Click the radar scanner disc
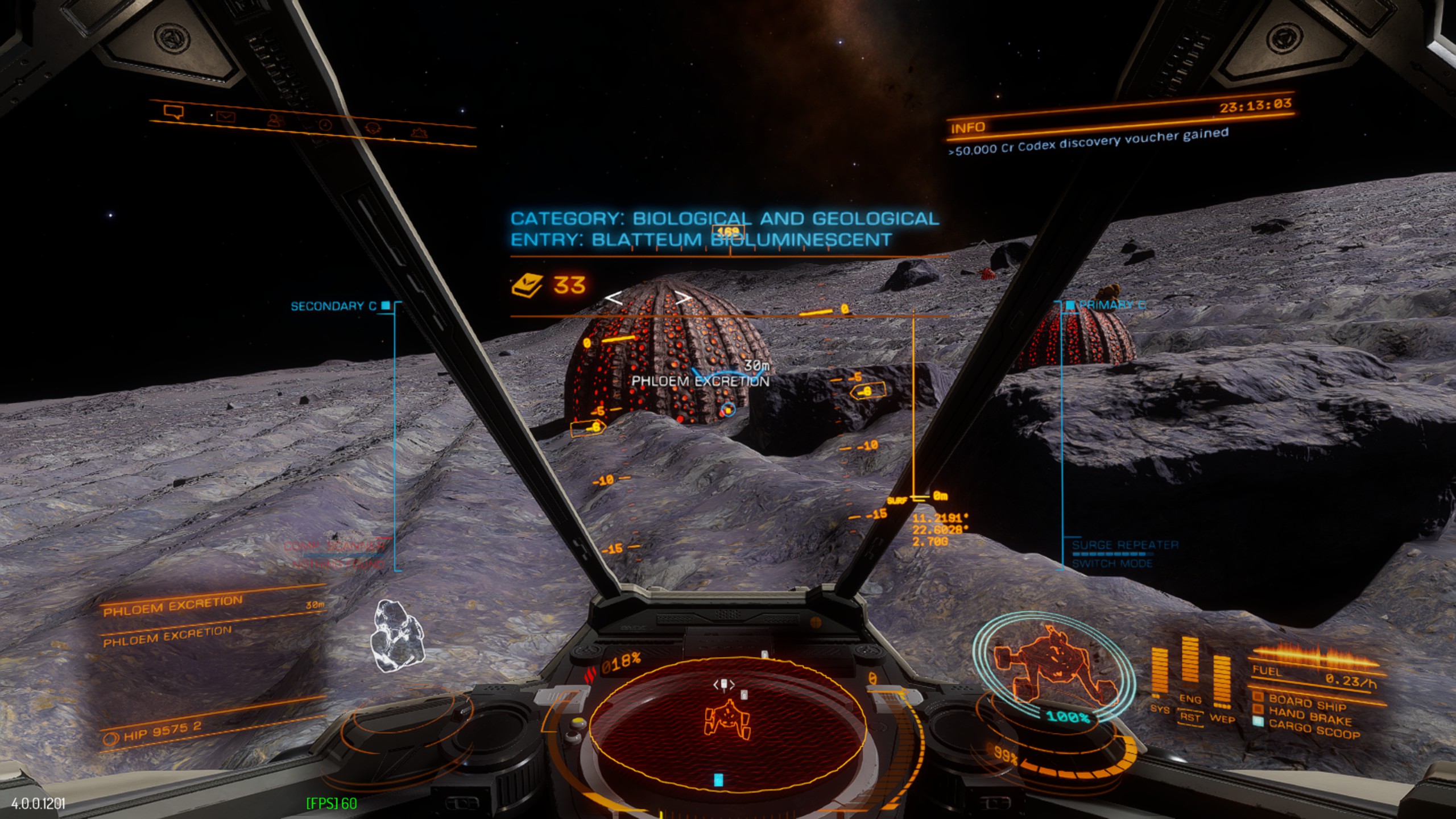Viewport: 1456px width, 819px height. click(727, 723)
